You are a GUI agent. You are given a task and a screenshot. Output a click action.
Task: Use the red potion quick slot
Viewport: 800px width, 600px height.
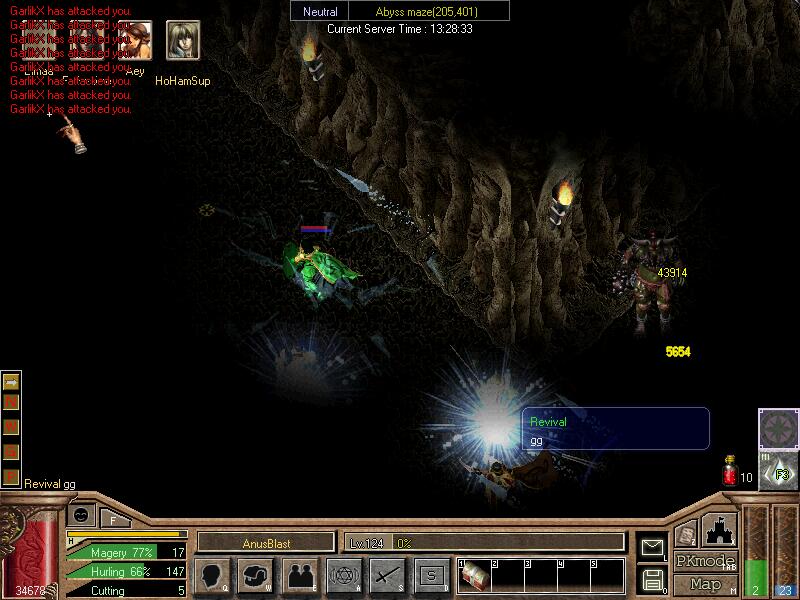(x=730, y=471)
